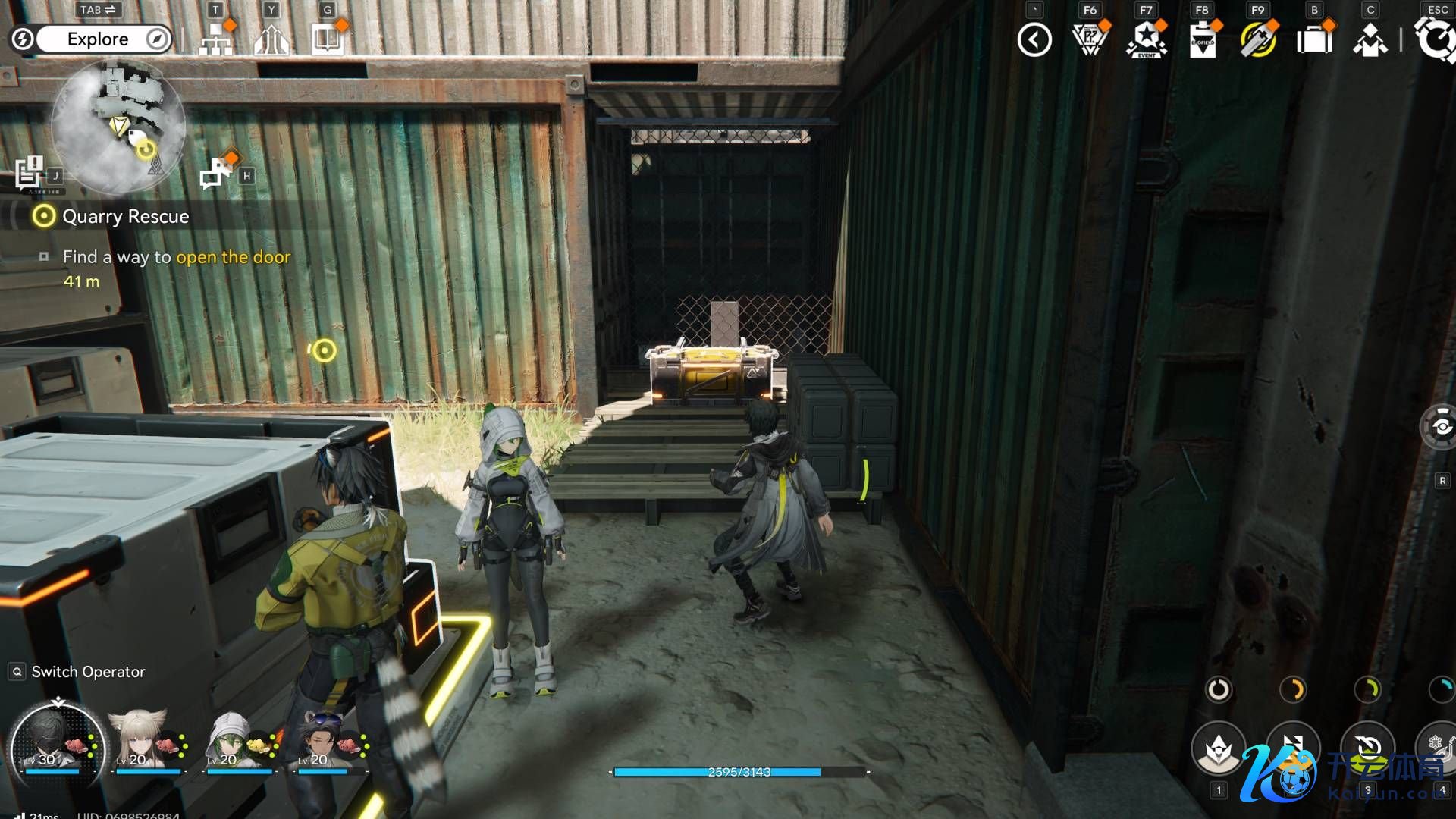Open the gear-shaped system menu
Image resolution: width=1456 pixels, height=819 pixels.
tap(1436, 39)
